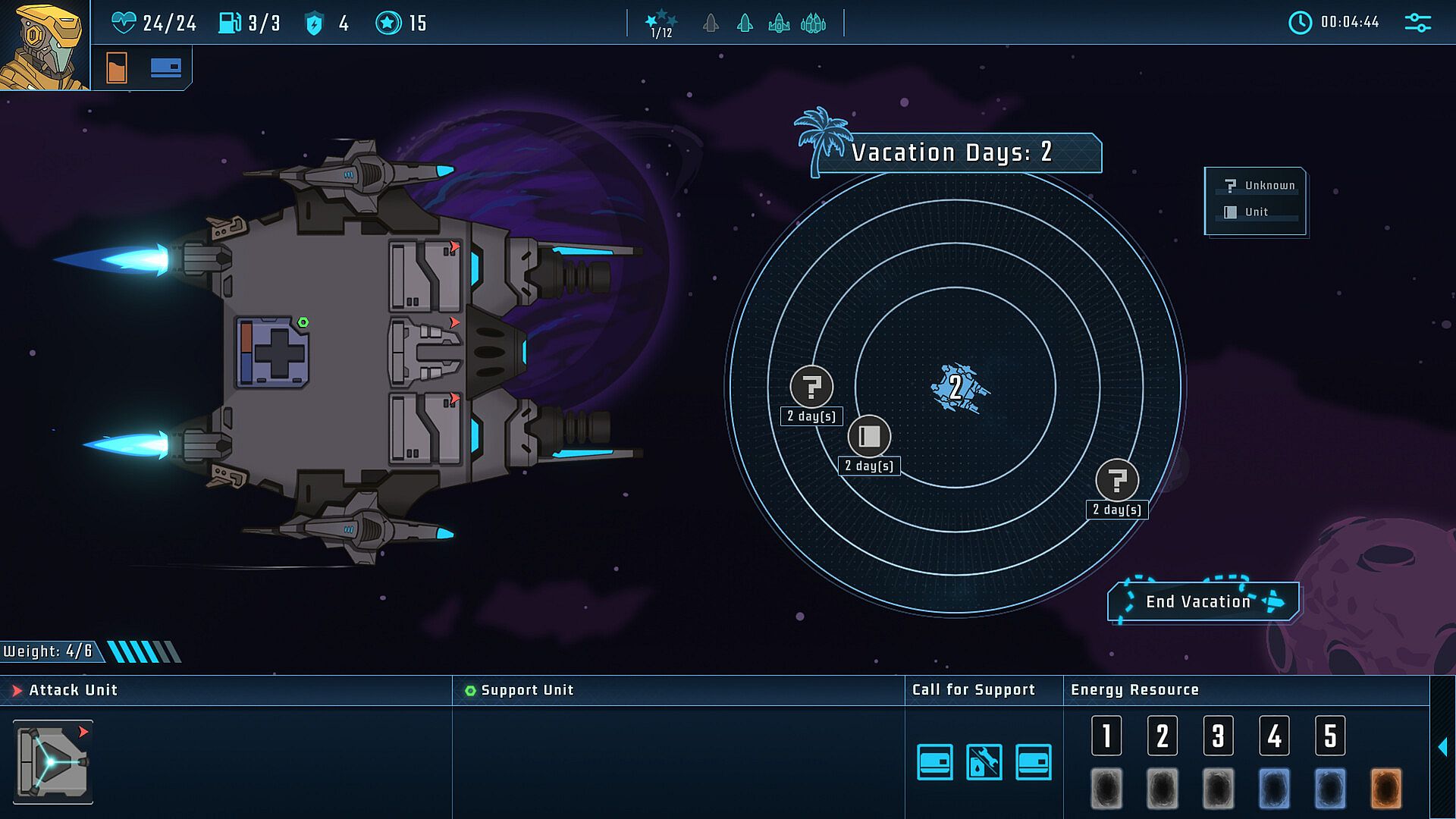Screen dimensions: 1456x819
Task: Travel to the Unit node on the map
Action: [x=869, y=436]
